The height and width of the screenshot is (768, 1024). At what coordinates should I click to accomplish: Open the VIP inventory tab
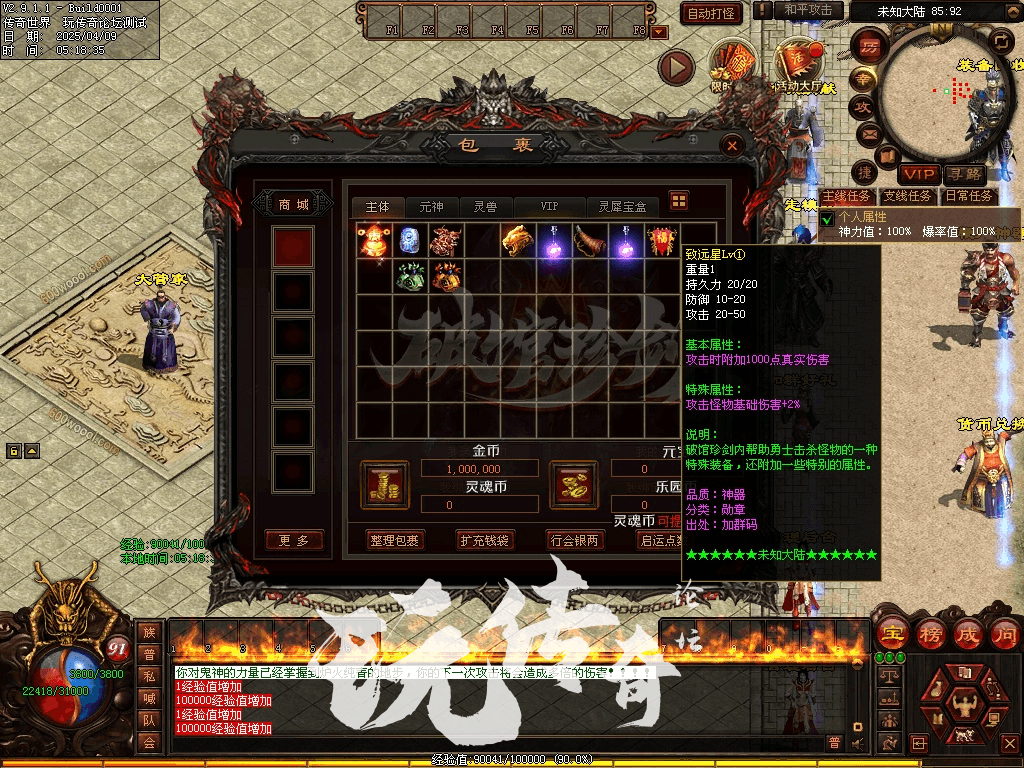549,207
